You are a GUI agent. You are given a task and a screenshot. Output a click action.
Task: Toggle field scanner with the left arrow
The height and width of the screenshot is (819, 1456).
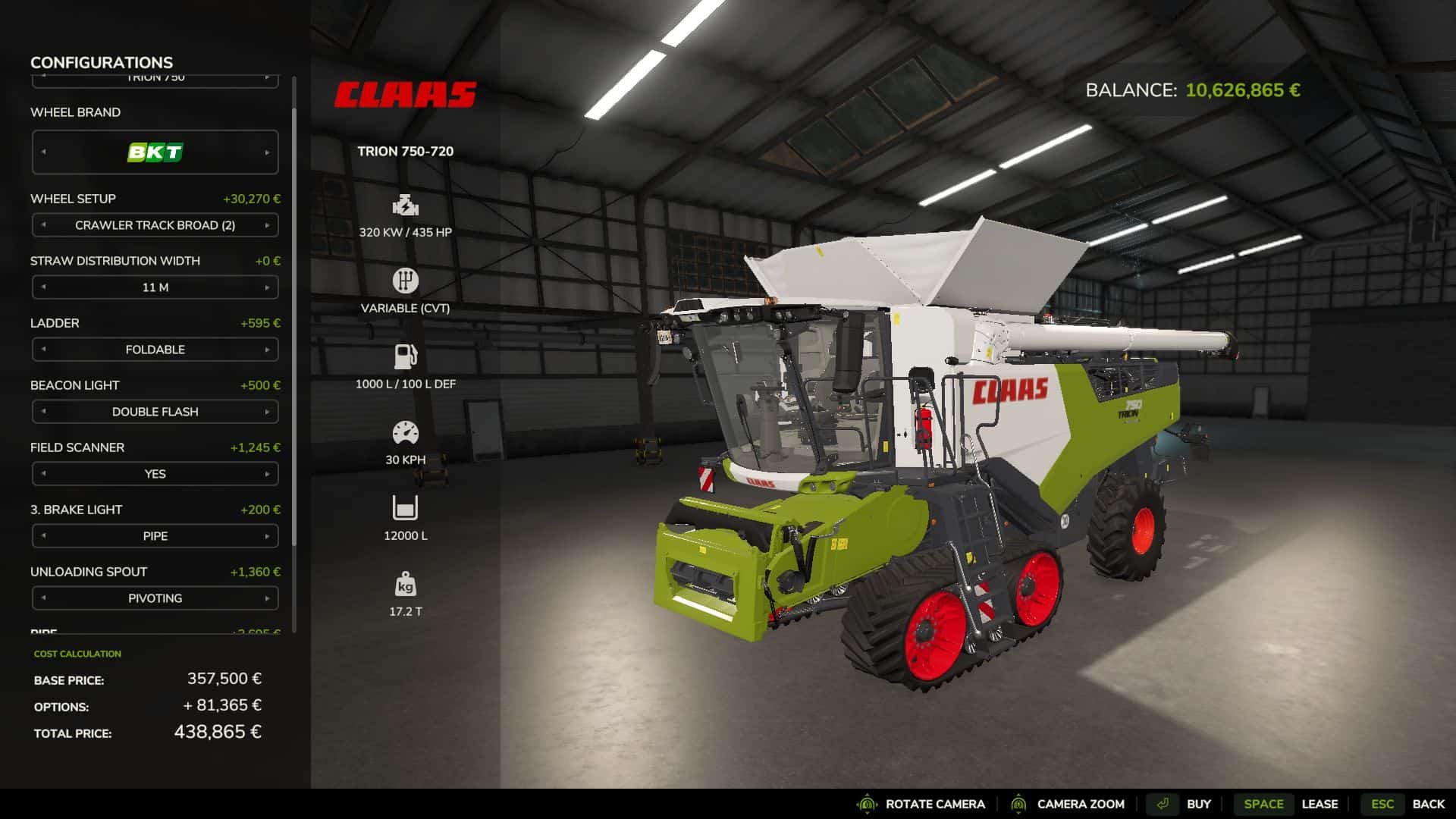pyautogui.click(x=43, y=474)
